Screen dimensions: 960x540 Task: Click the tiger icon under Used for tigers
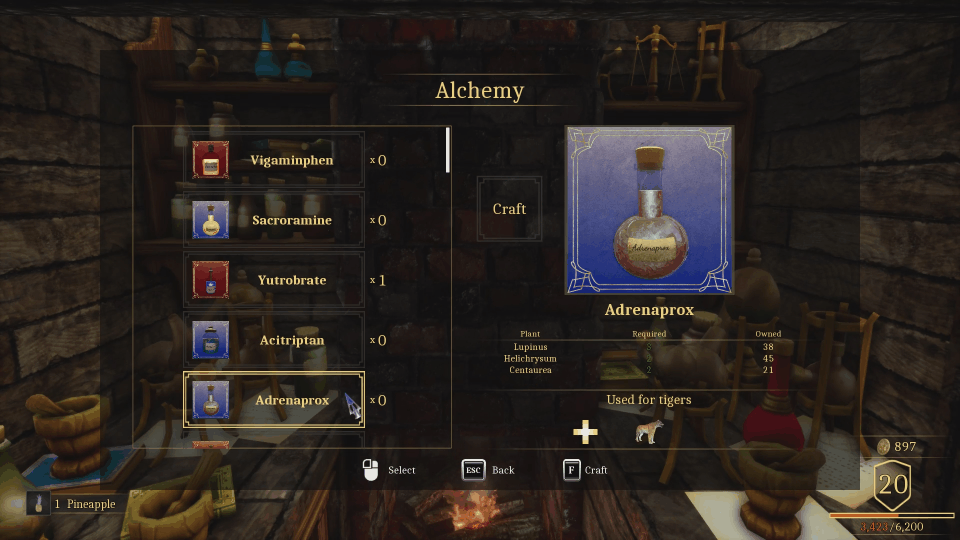(649, 432)
